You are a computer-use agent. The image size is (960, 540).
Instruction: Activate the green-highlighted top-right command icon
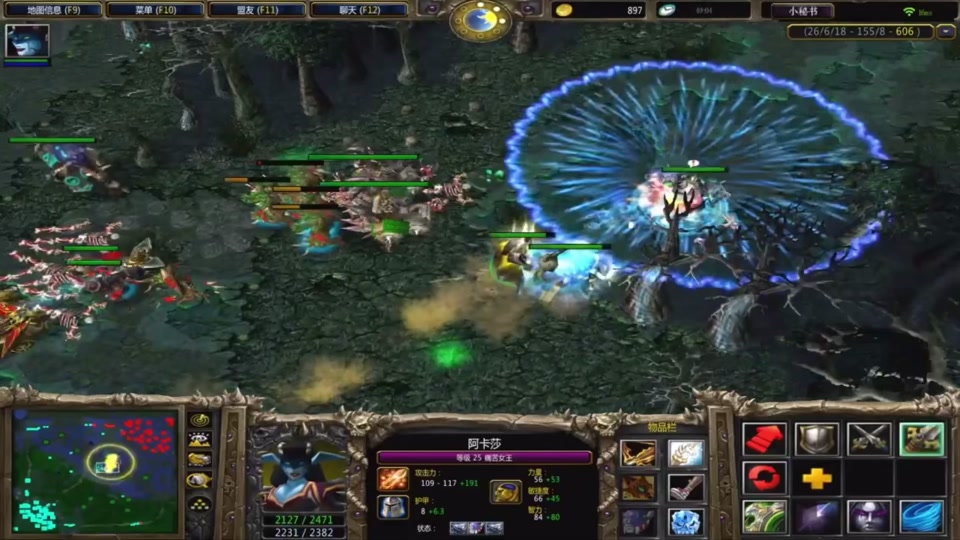point(921,440)
